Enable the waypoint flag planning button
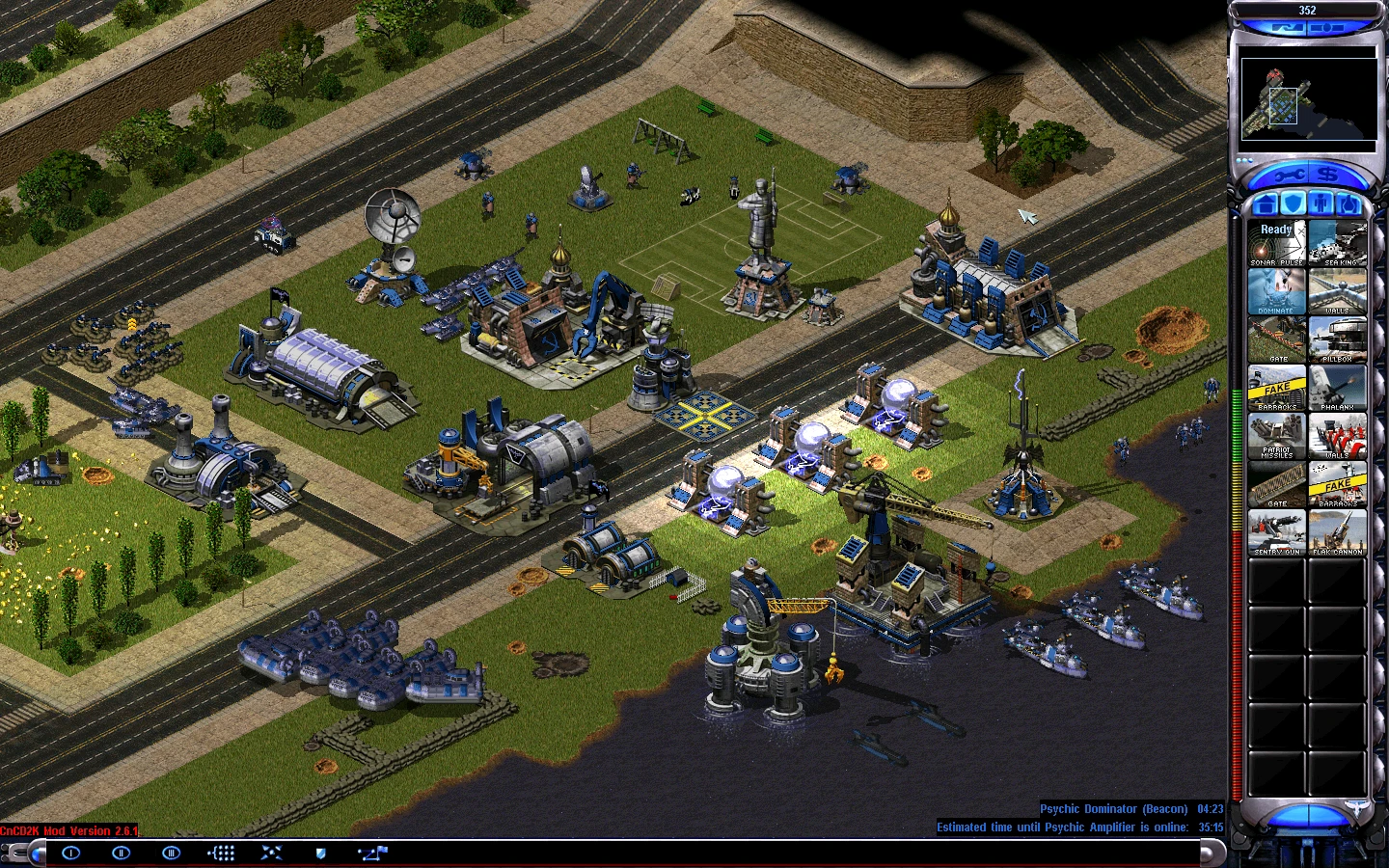This screenshot has width=1389, height=868. pos(372,853)
